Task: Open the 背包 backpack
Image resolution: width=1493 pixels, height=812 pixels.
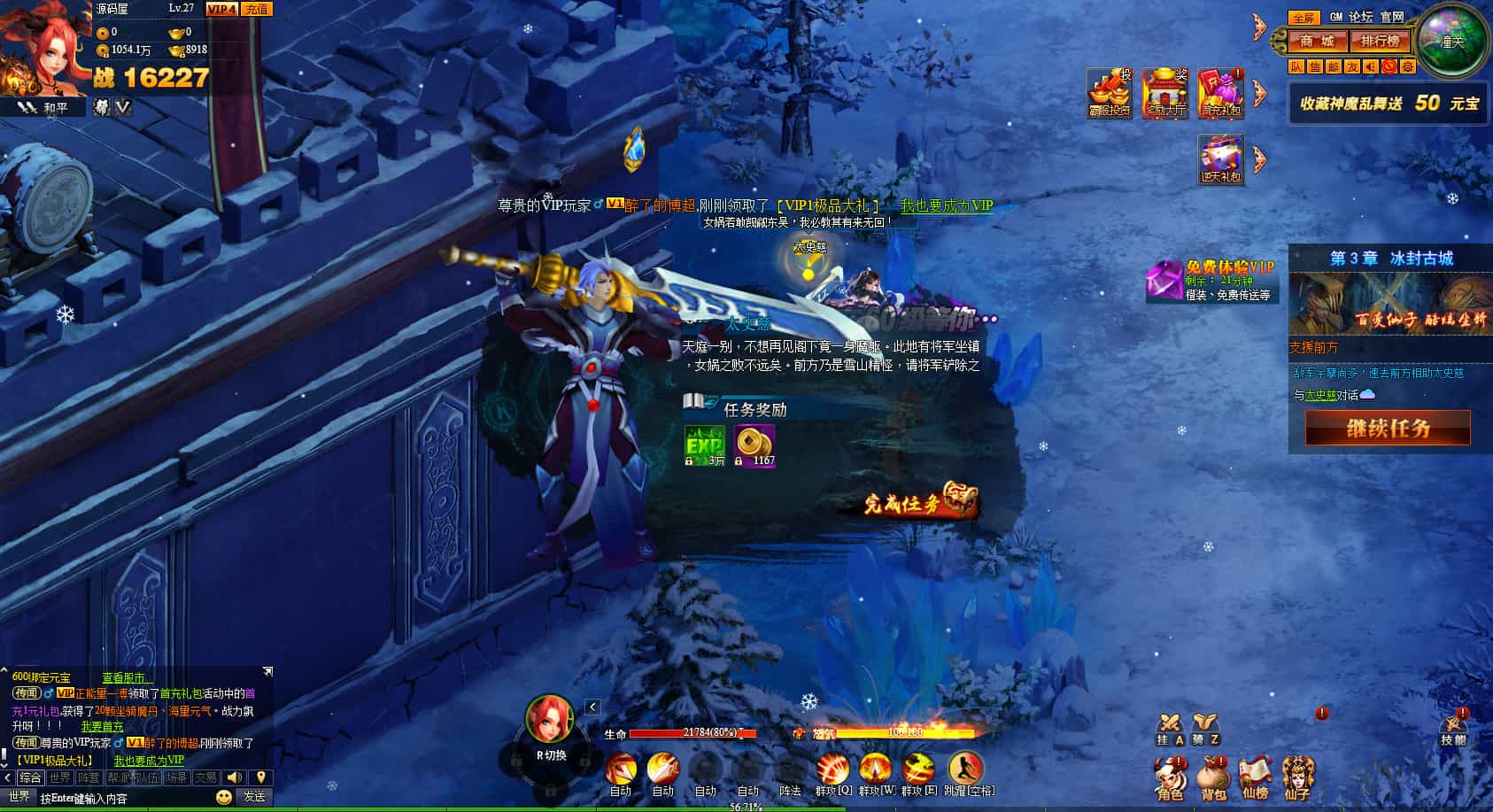Action: (x=1213, y=778)
